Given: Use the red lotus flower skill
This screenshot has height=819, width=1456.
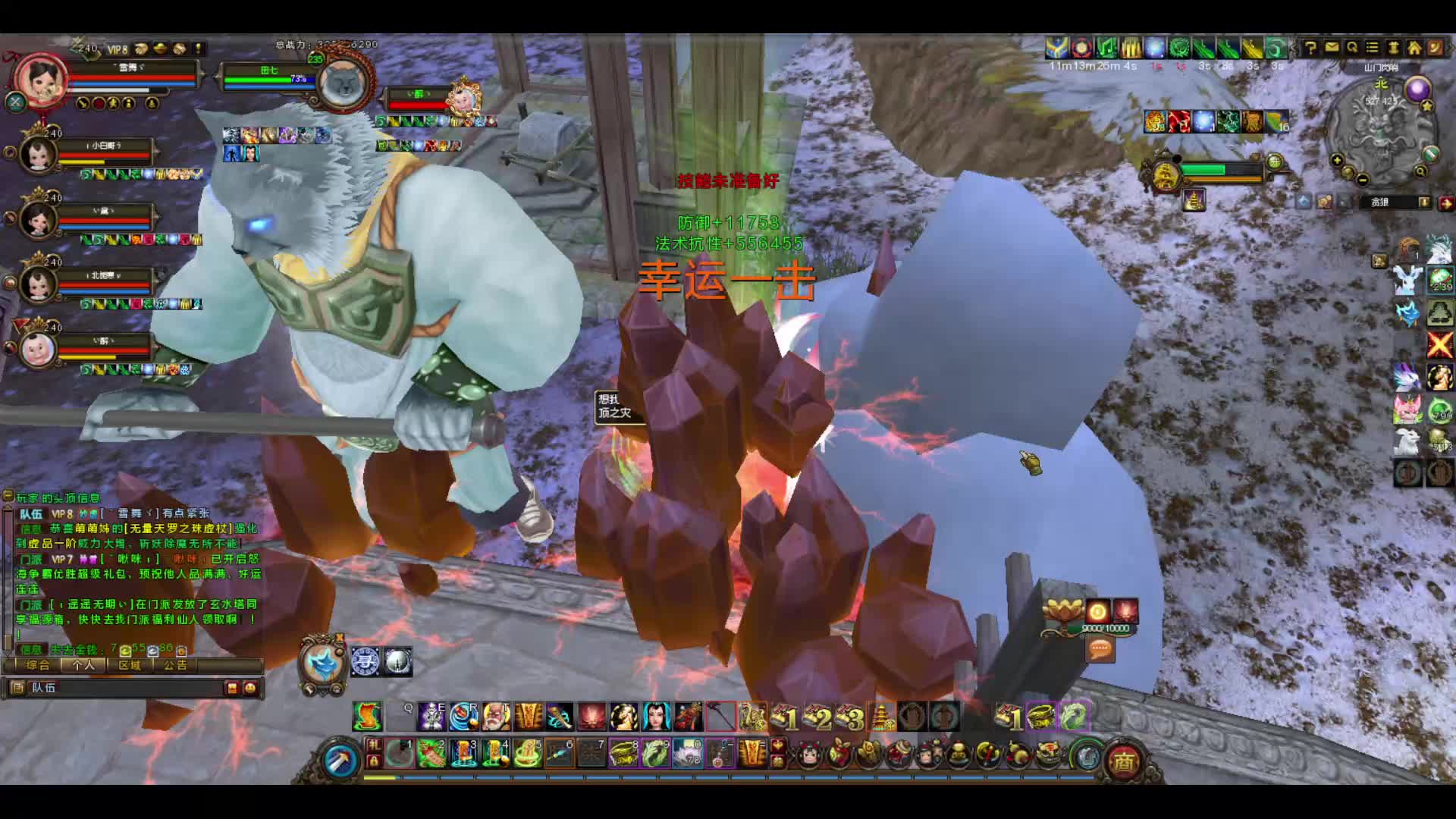Looking at the screenshot, I should coord(592,716).
